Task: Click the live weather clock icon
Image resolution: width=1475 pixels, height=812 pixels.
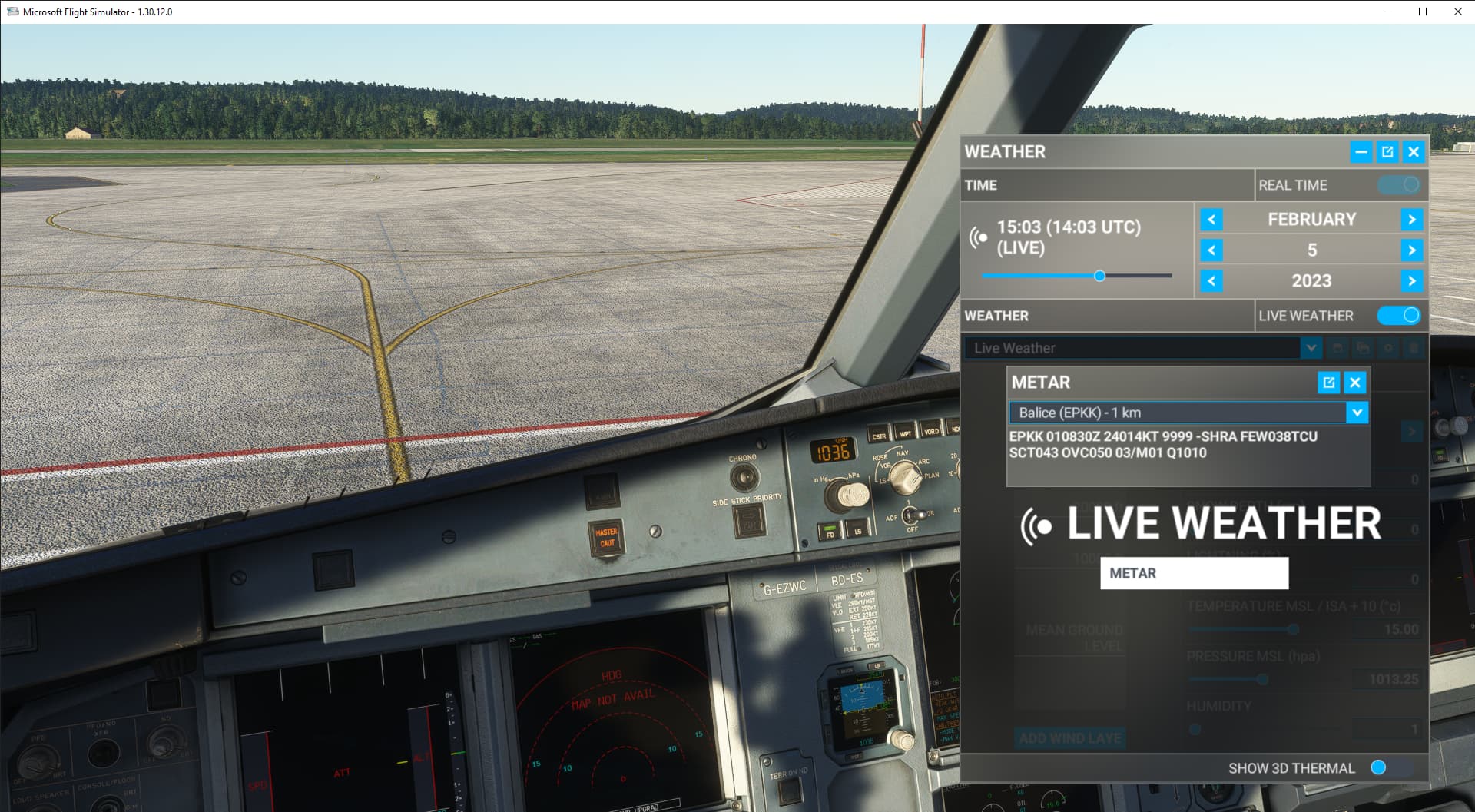Action: (x=980, y=238)
